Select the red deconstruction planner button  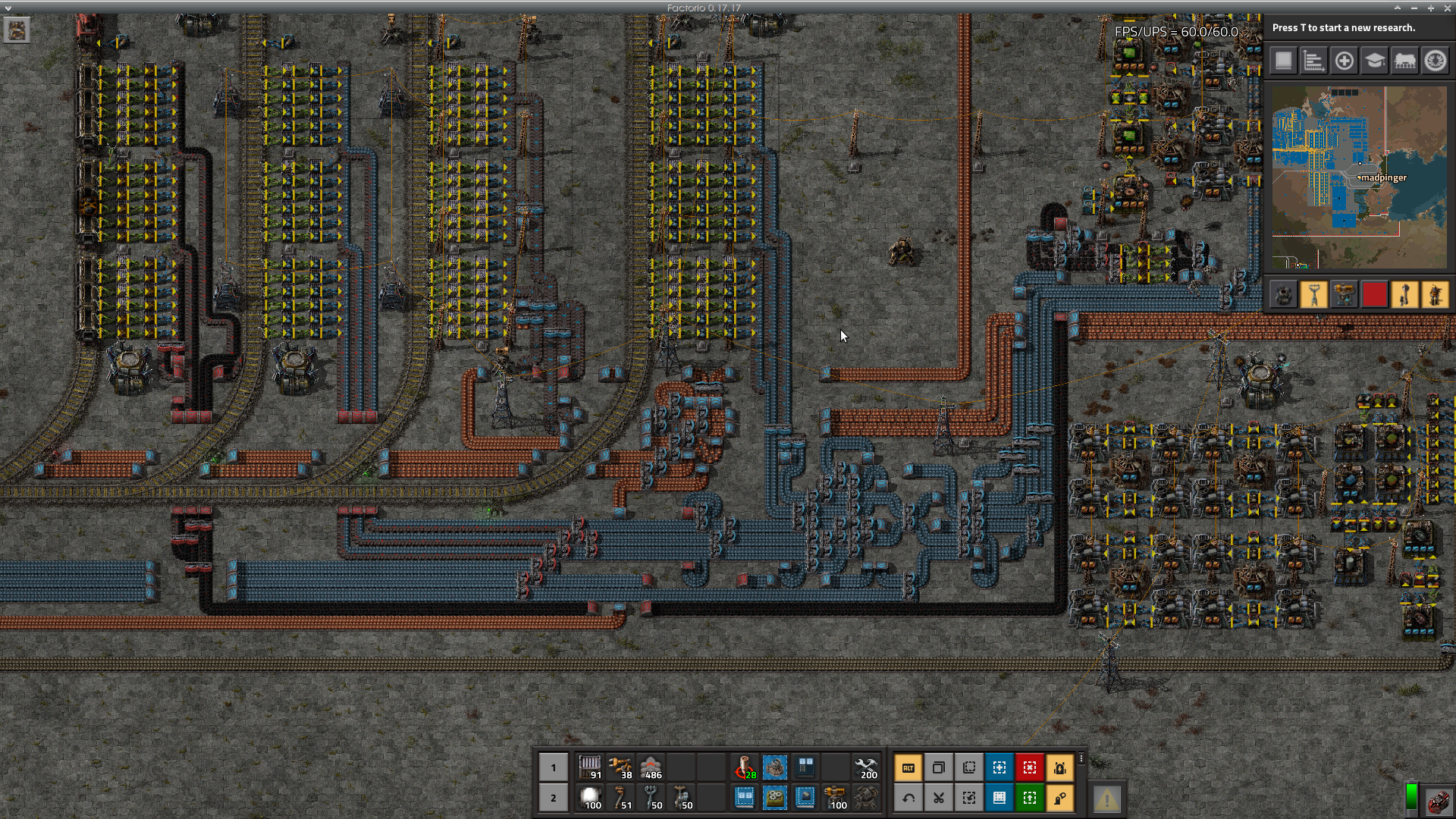pyautogui.click(x=1030, y=767)
